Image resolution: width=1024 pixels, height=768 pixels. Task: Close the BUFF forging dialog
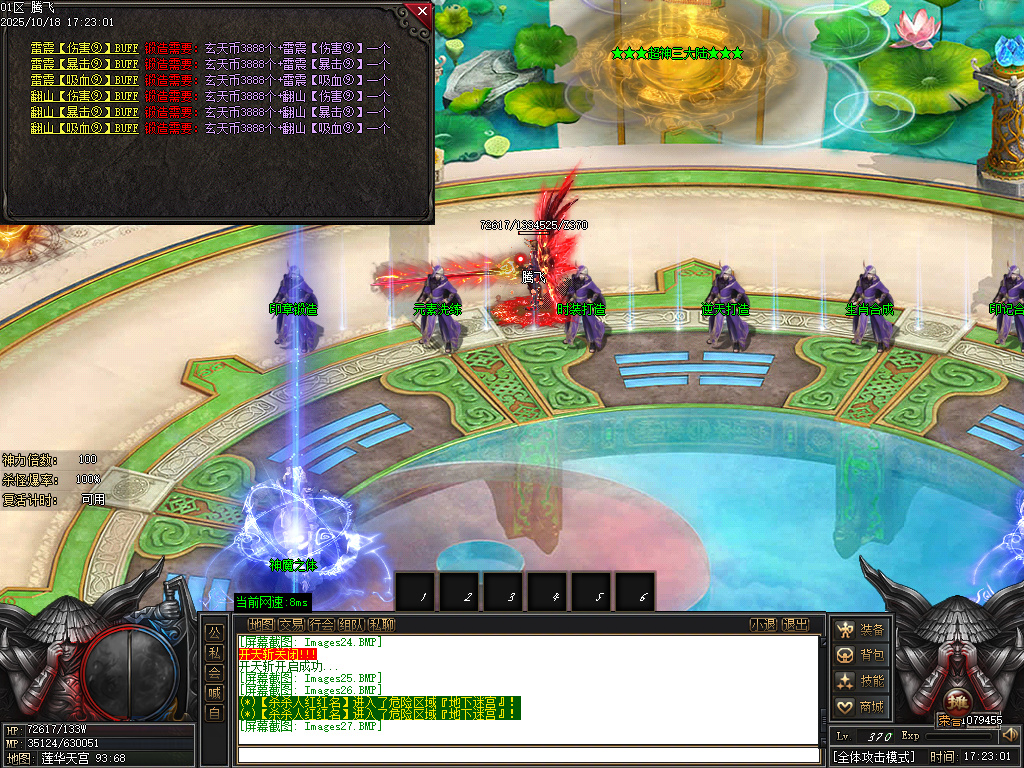coord(422,12)
